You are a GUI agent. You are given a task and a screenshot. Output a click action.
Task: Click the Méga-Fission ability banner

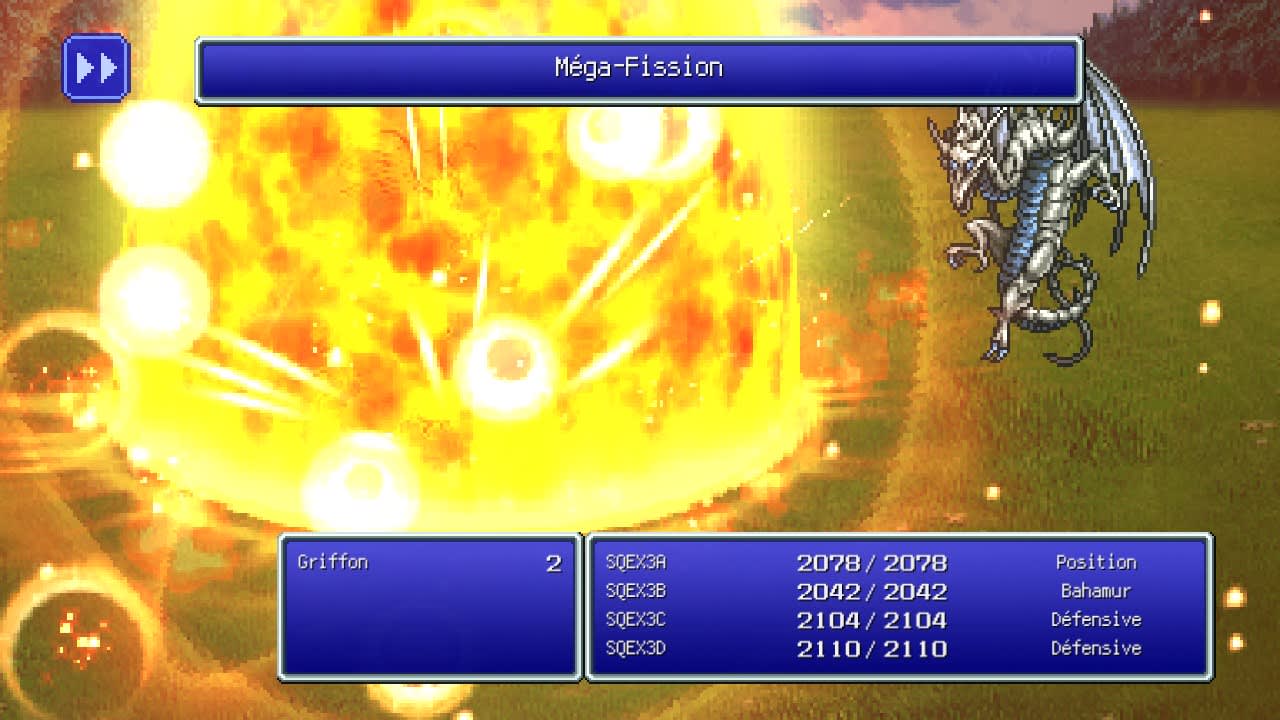637,67
